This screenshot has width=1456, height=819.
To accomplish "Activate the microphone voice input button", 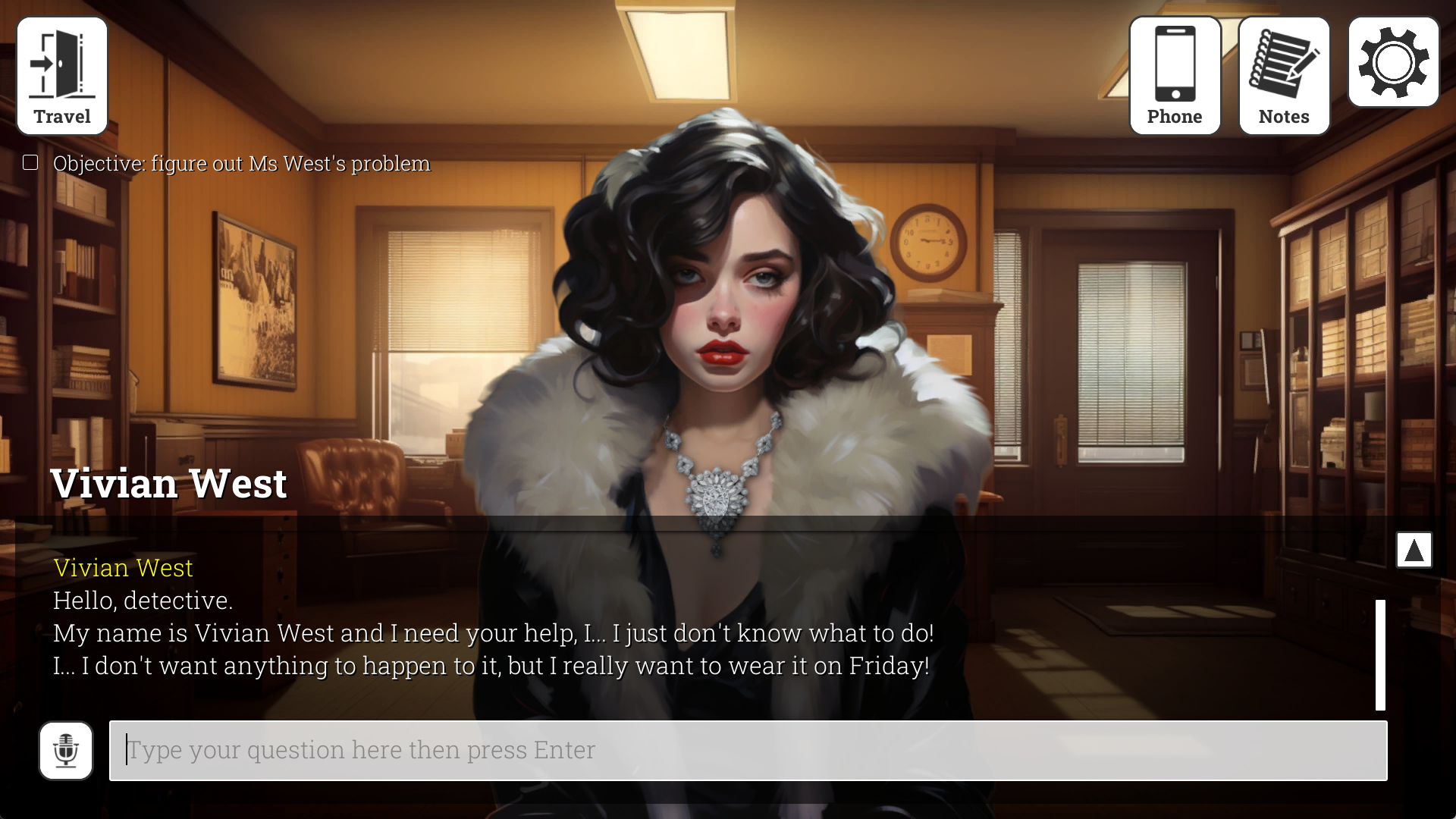I will tap(66, 751).
